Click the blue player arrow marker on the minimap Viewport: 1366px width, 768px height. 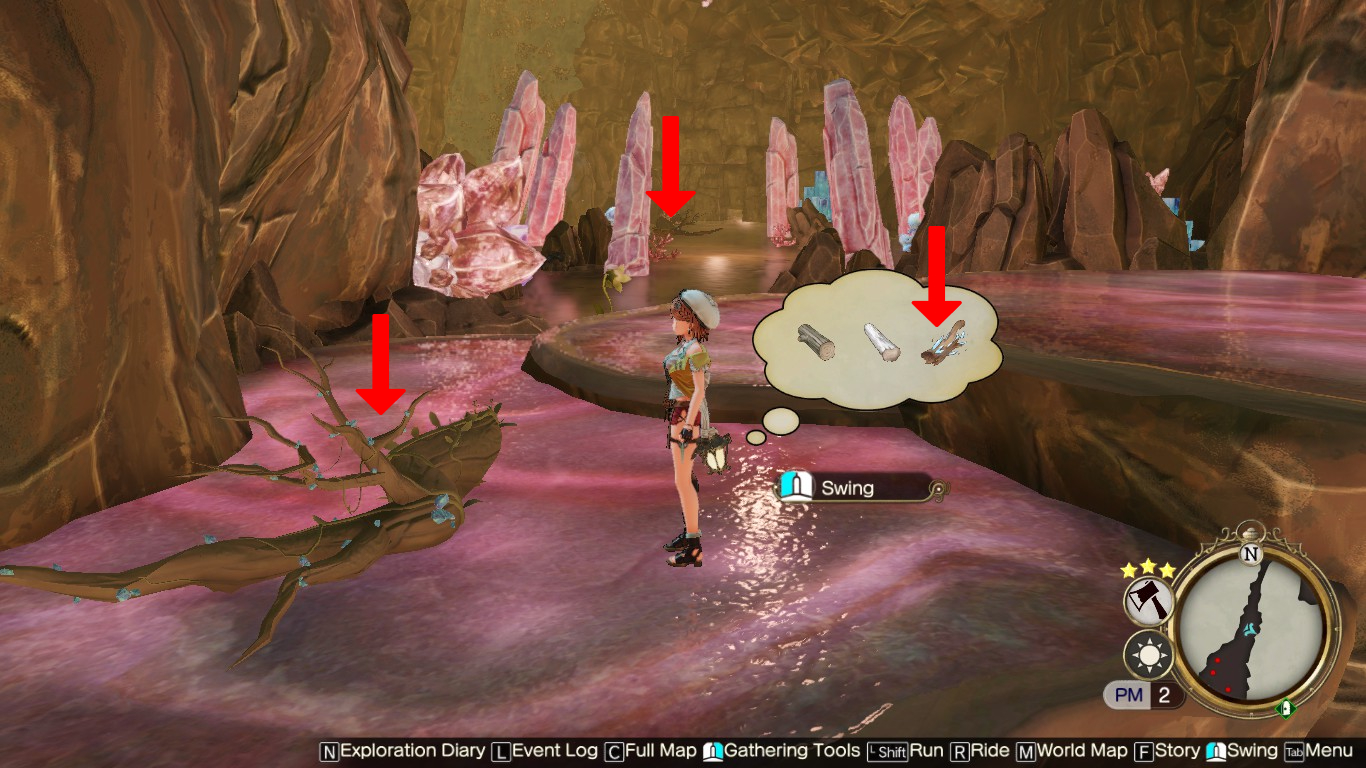[1250, 629]
